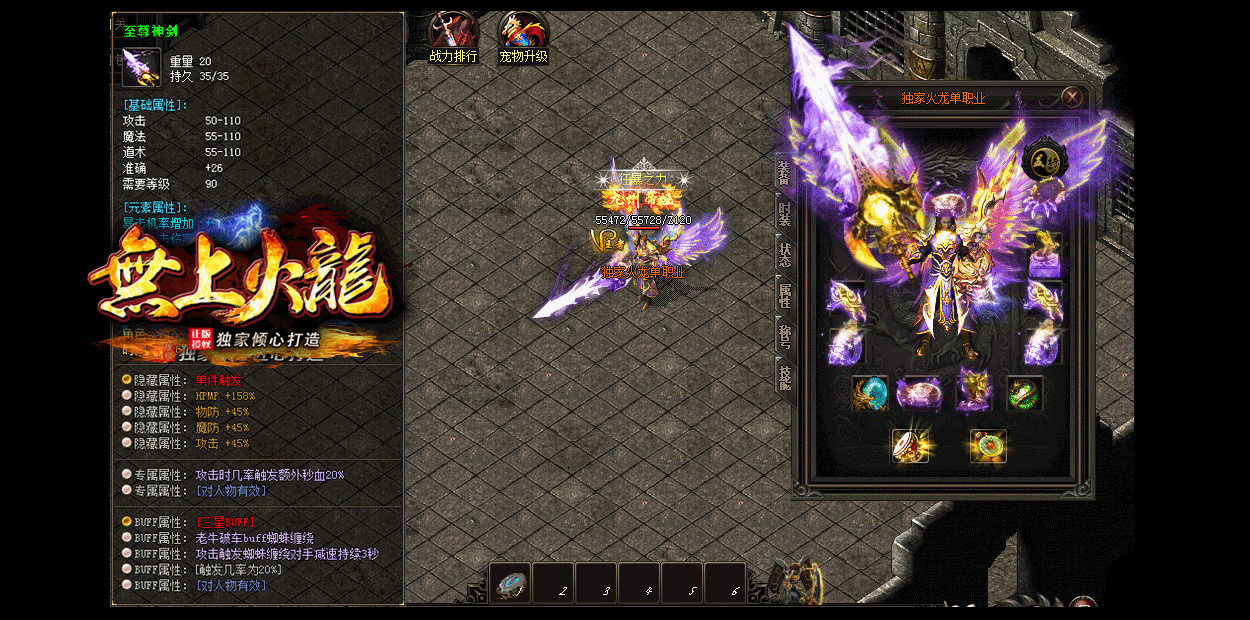Select the green-gold medallion equipment slot

(x=987, y=446)
